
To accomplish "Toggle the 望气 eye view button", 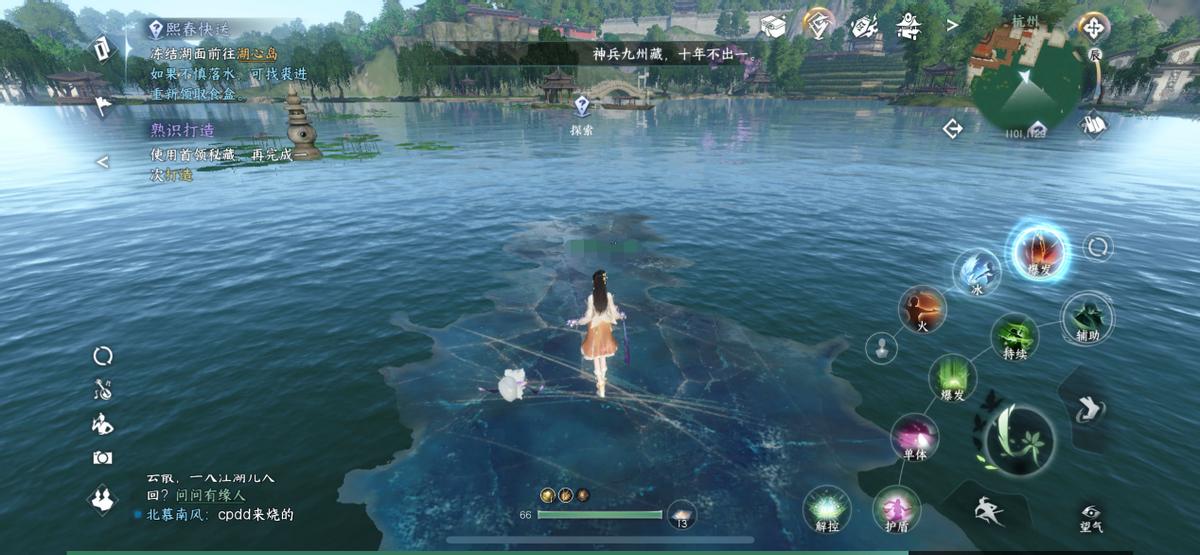I will pyautogui.click(x=1091, y=516).
